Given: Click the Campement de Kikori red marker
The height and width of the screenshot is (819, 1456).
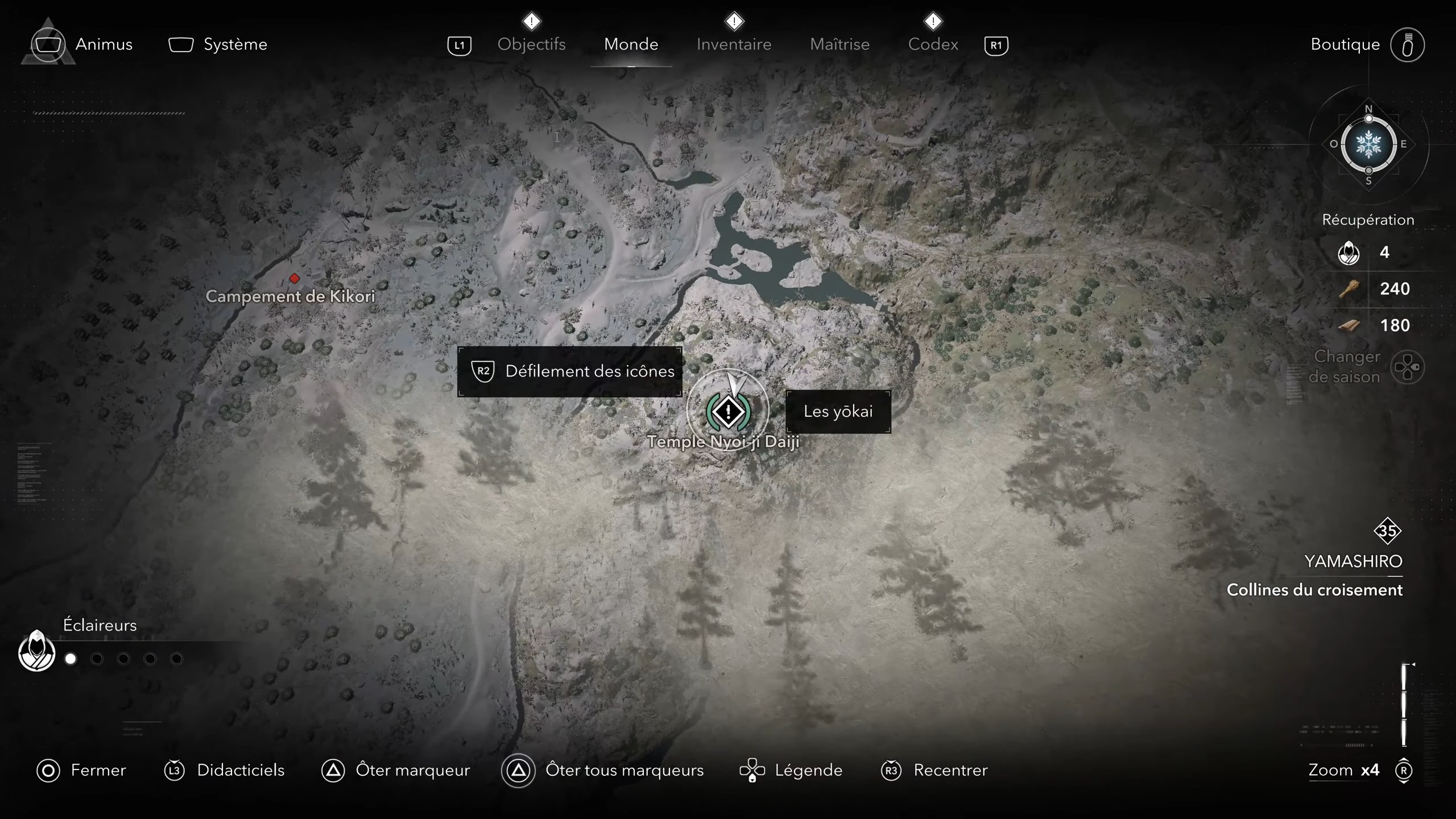Looking at the screenshot, I should click(x=295, y=278).
